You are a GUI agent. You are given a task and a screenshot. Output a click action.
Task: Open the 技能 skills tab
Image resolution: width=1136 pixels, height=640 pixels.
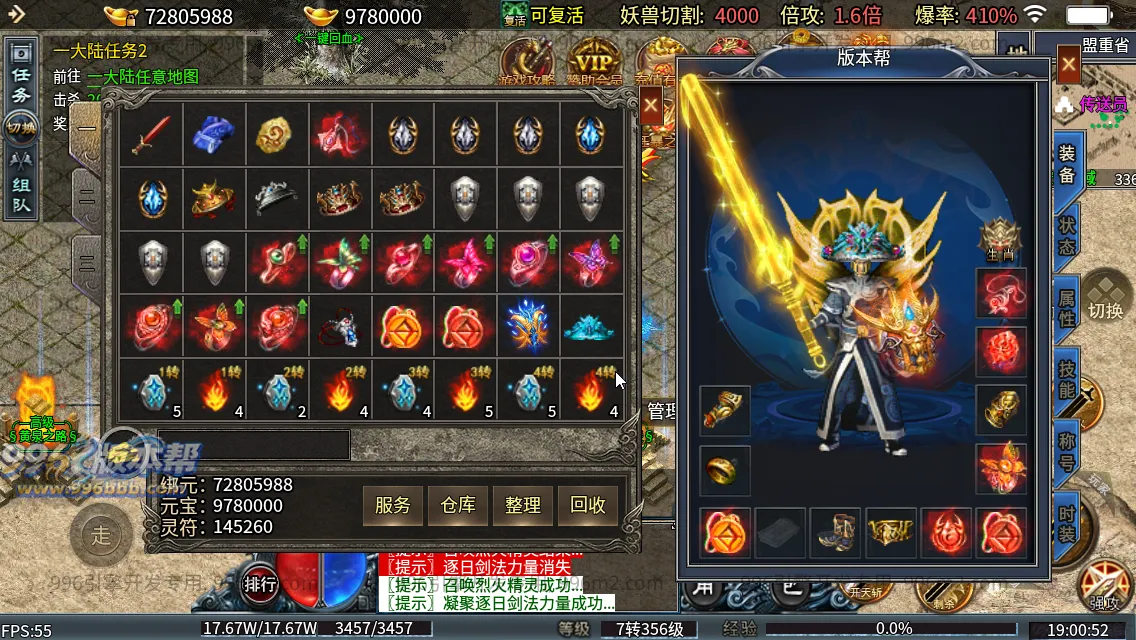1067,378
